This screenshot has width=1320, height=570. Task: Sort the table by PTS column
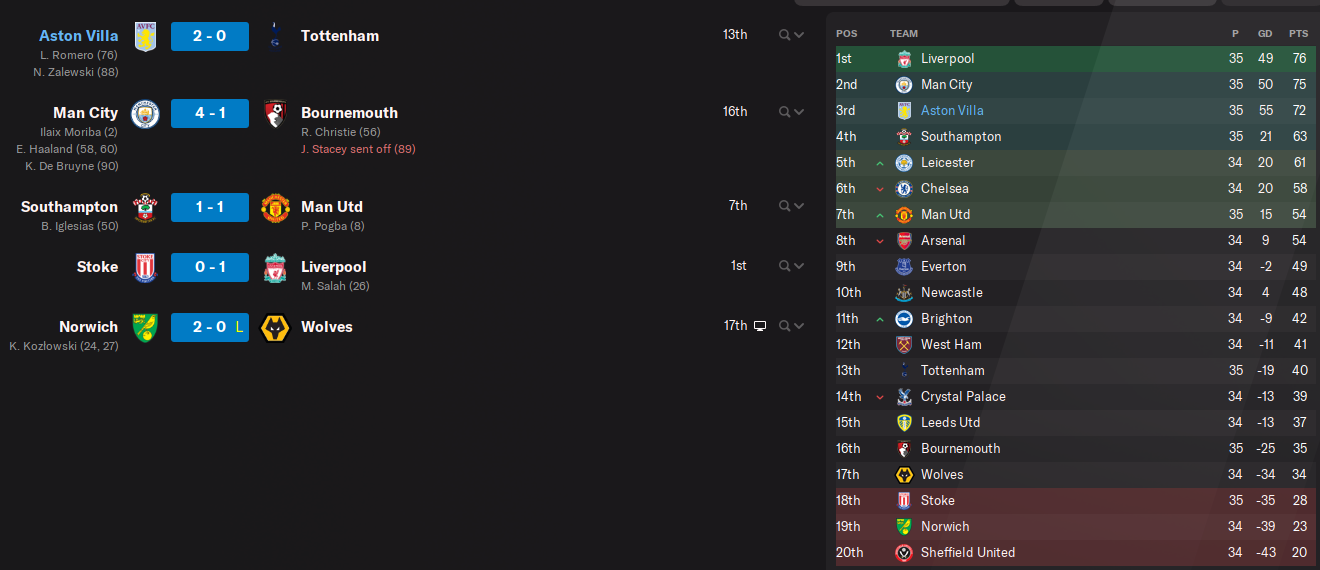[x=1298, y=34]
